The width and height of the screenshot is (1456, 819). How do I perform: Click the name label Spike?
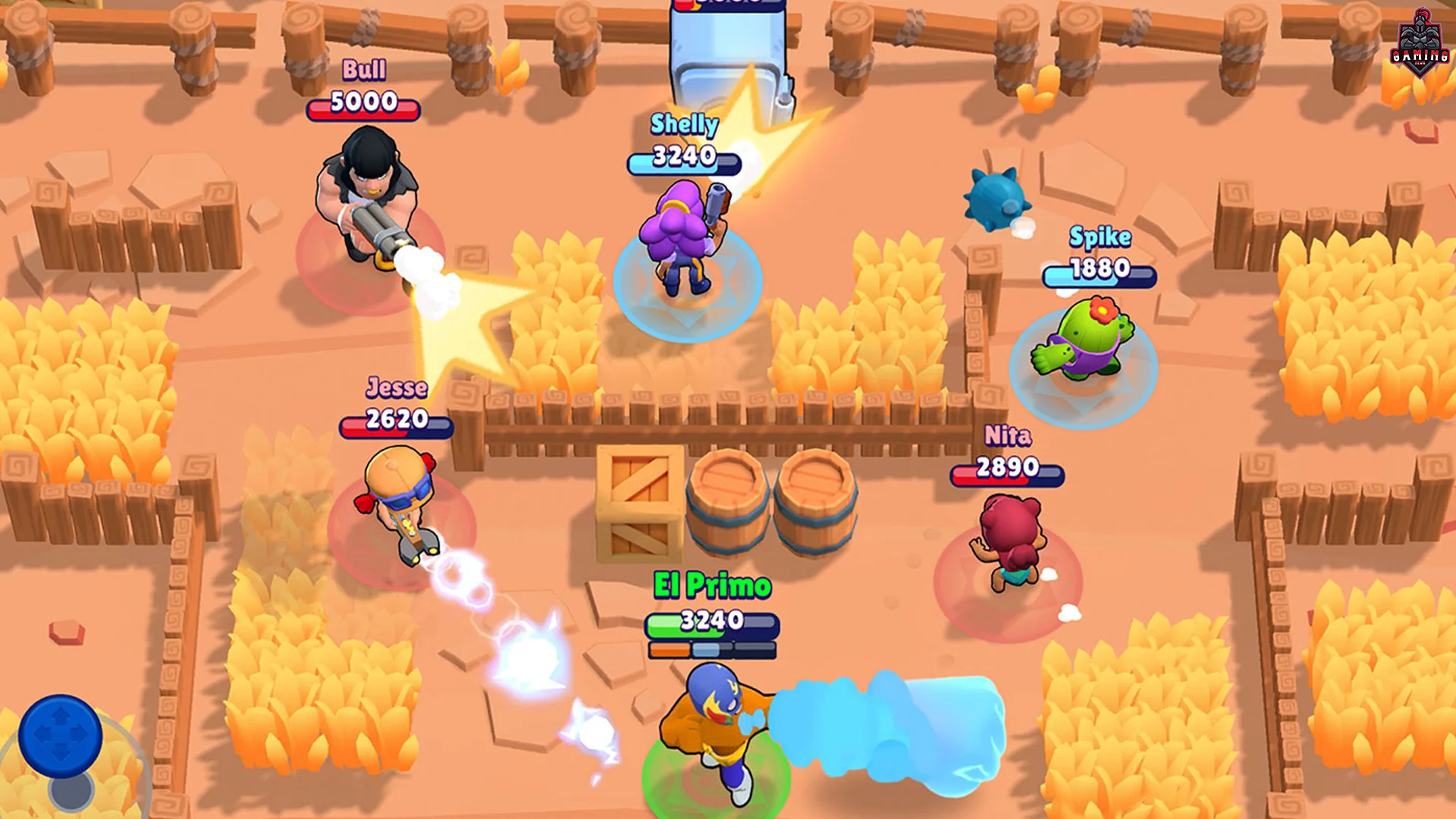coord(1101,237)
